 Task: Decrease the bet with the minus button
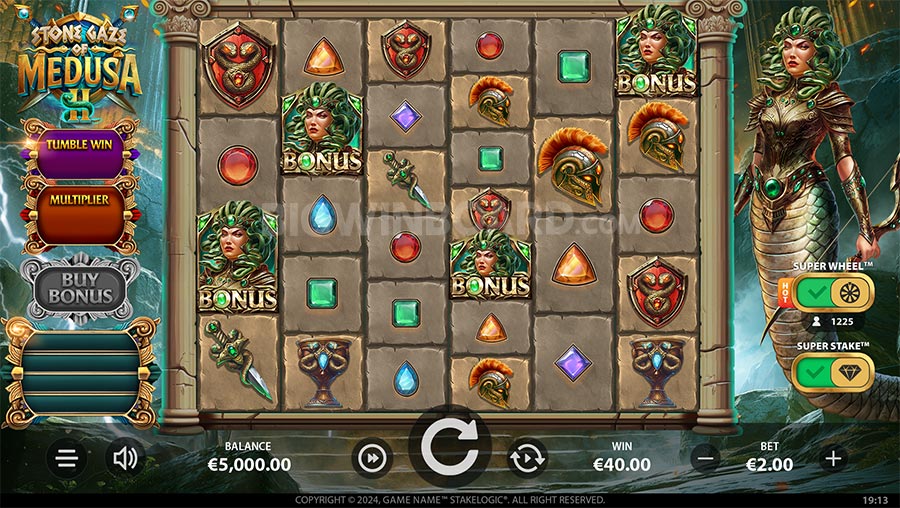(x=706, y=458)
